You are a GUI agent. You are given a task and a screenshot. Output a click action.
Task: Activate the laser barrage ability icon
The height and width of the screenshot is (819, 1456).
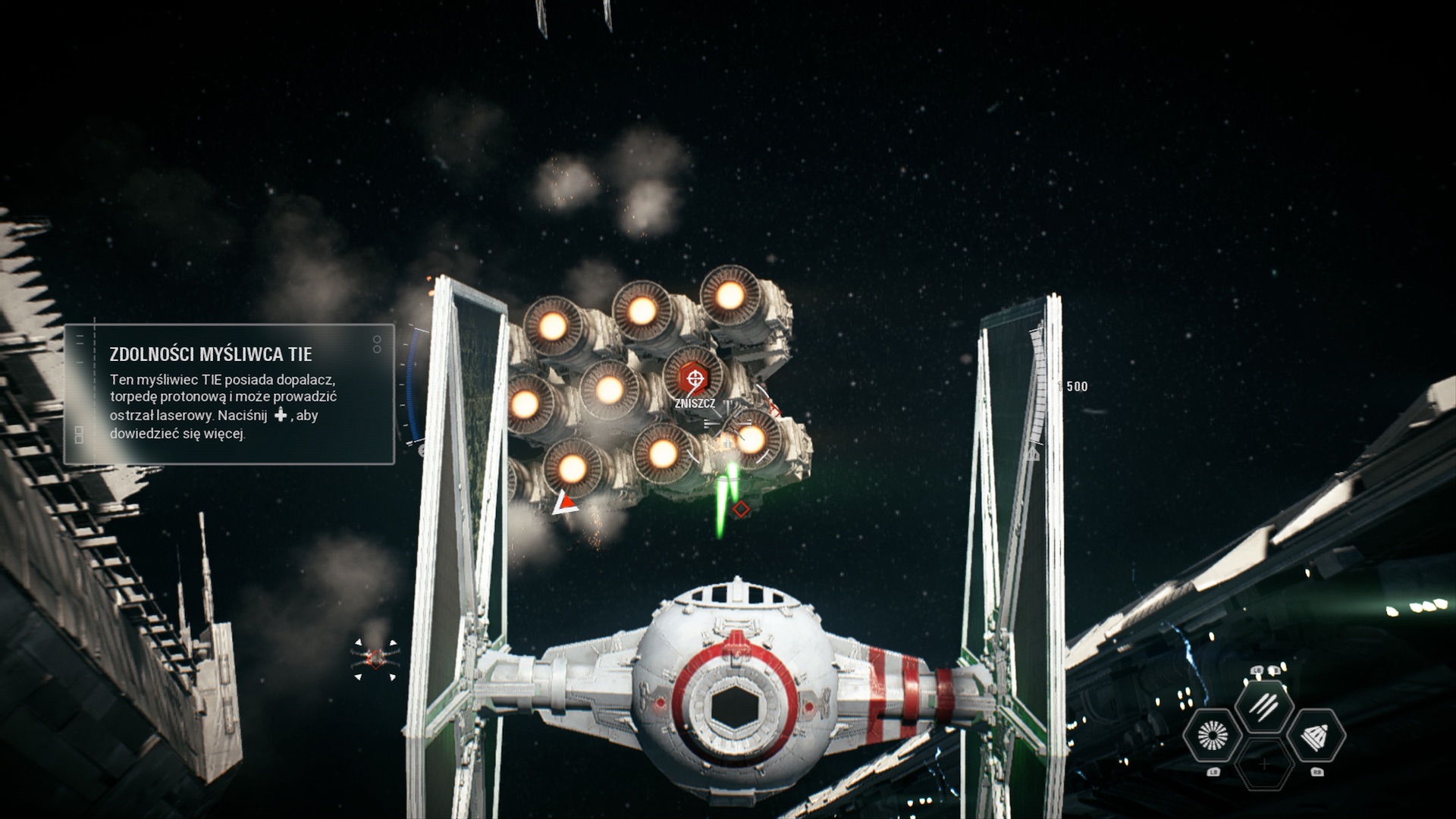tap(1263, 706)
